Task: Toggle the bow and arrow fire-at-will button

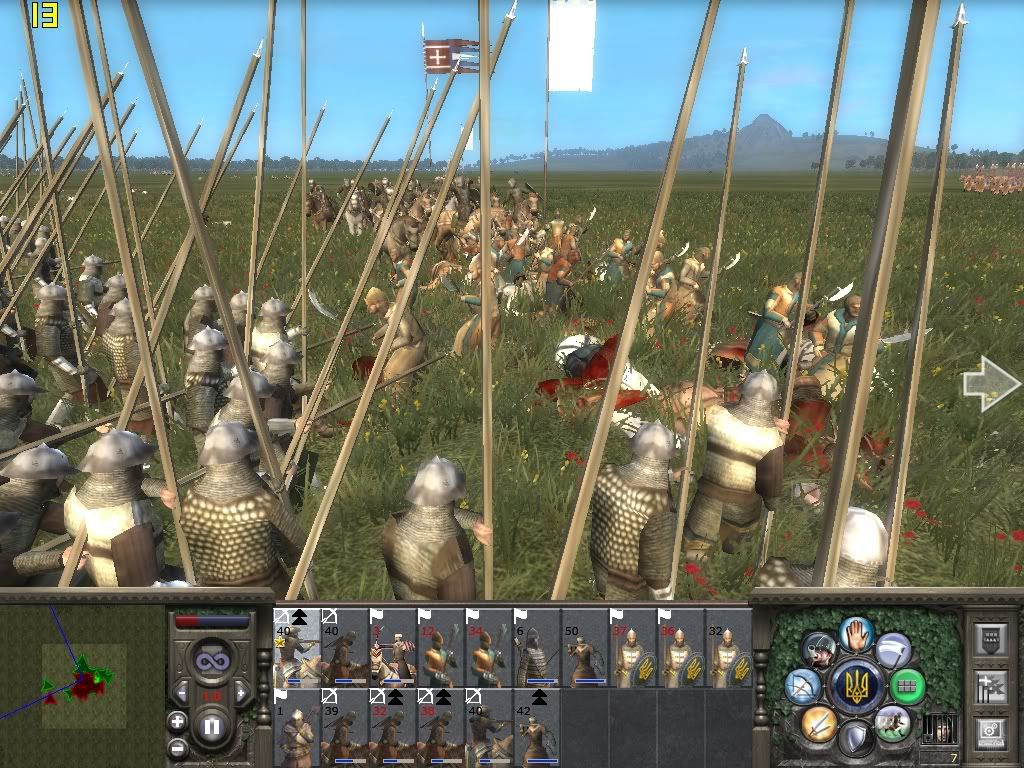Action: [x=804, y=686]
